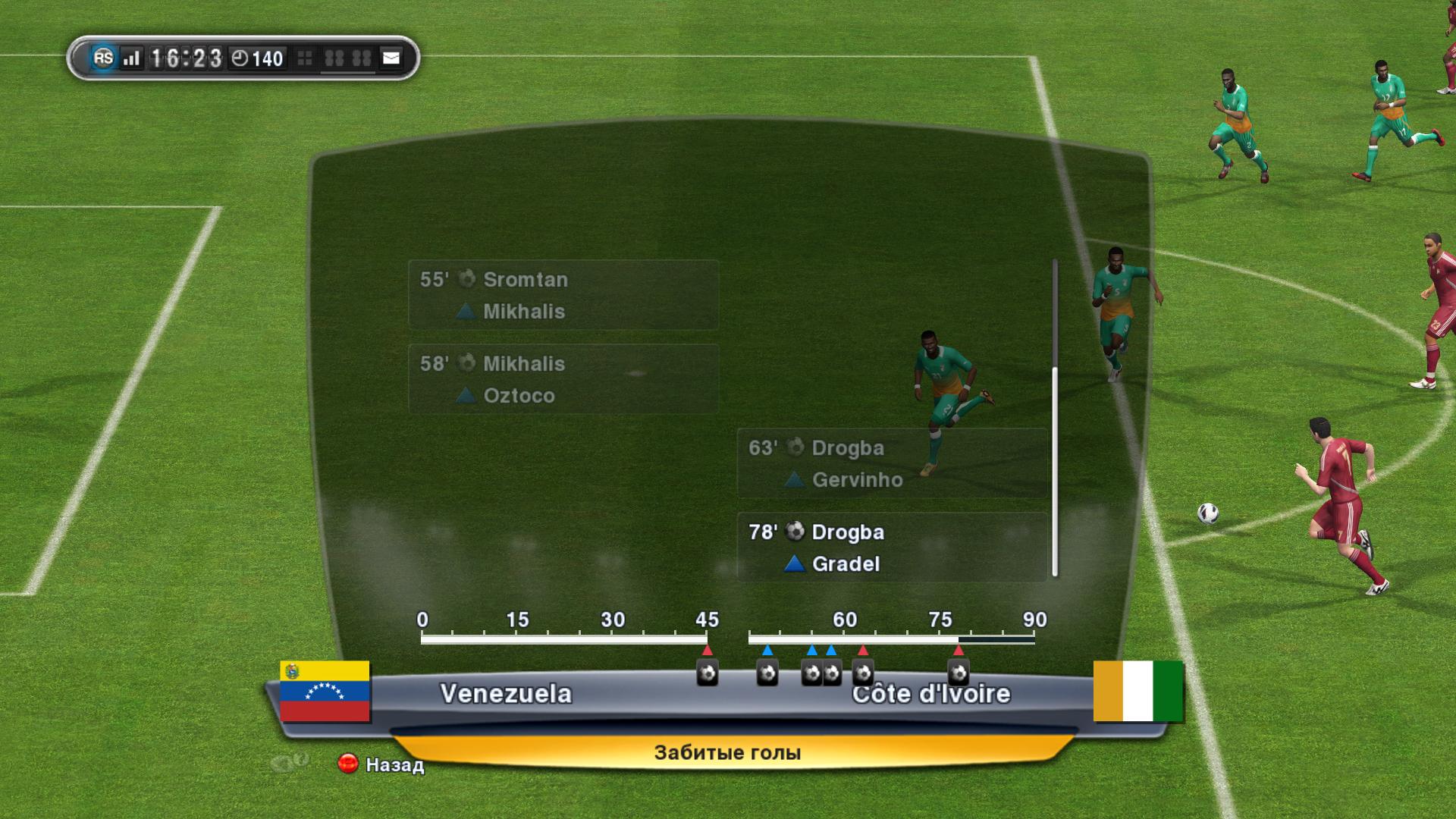
Task: Click the 45th-minute goal ball on the timeline
Action: coord(708,673)
